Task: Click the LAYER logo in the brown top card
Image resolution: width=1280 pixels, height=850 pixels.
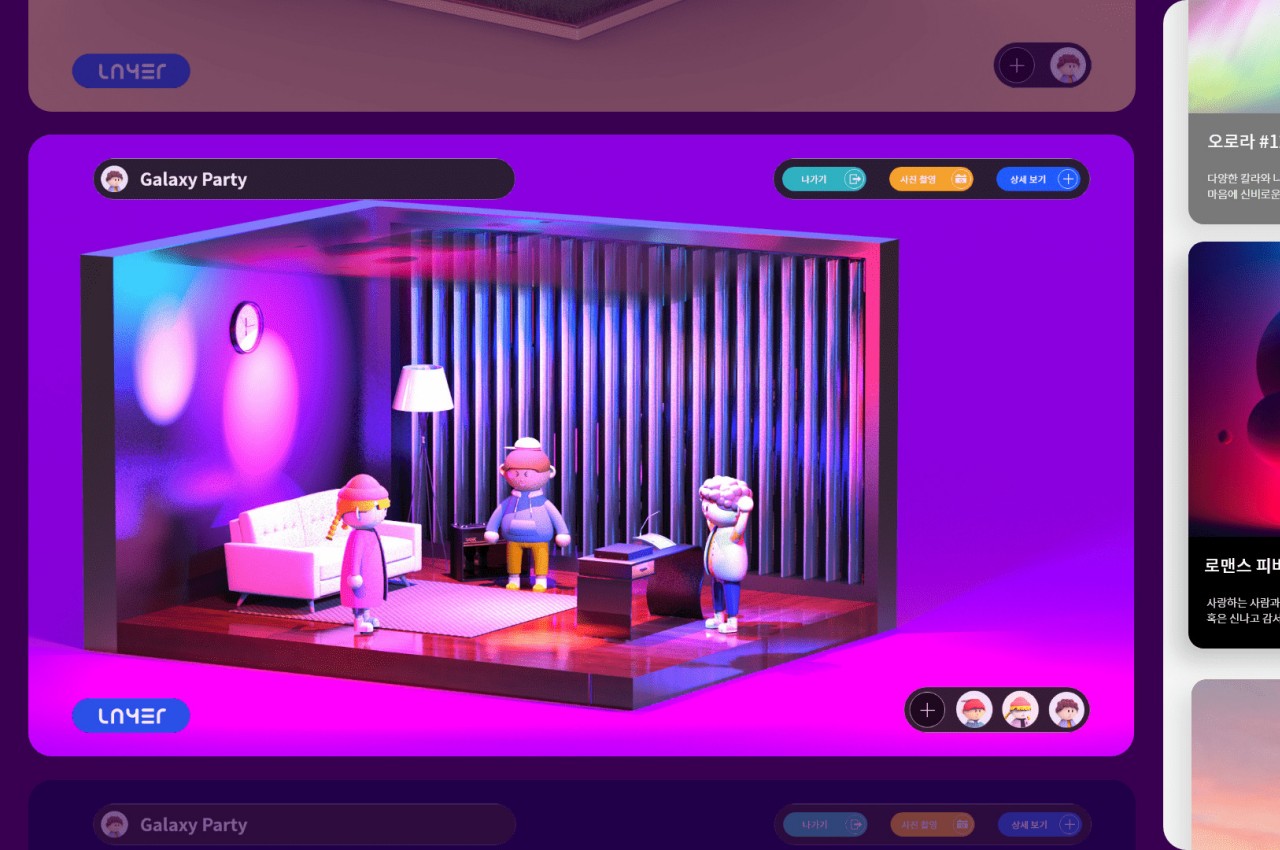Action: (131, 71)
